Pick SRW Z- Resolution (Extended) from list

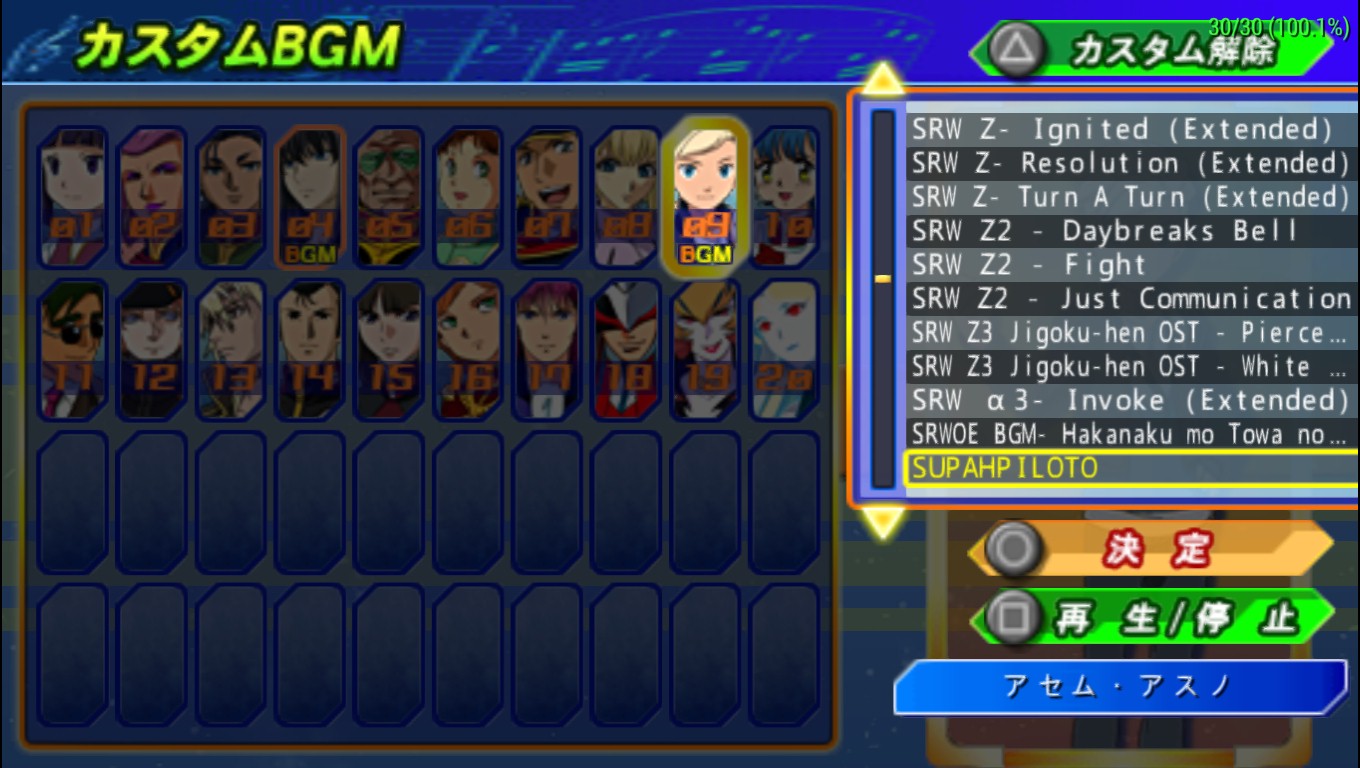coord(1130,163)
